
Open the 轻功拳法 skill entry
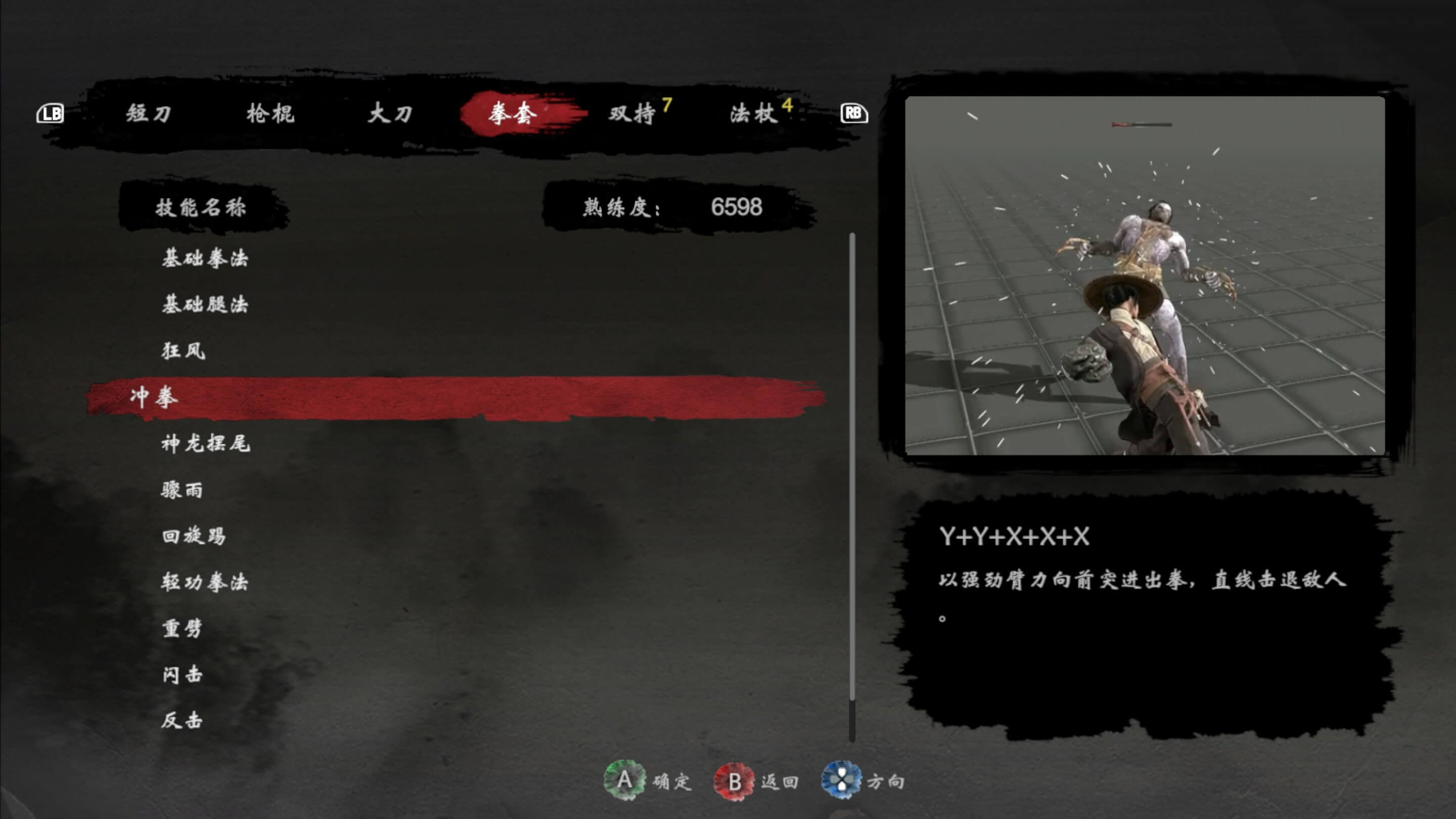pos(205,581)
